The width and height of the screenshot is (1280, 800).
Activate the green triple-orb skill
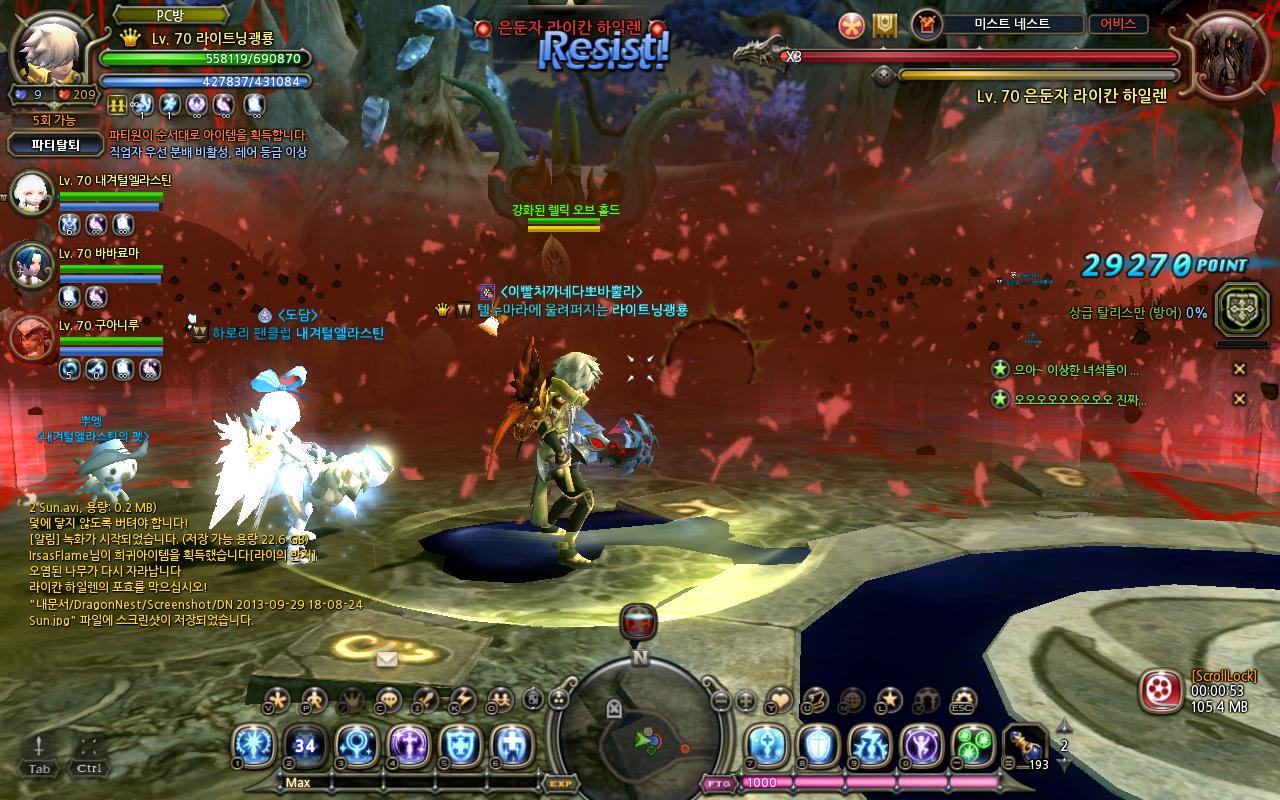(x=973, y=746)
